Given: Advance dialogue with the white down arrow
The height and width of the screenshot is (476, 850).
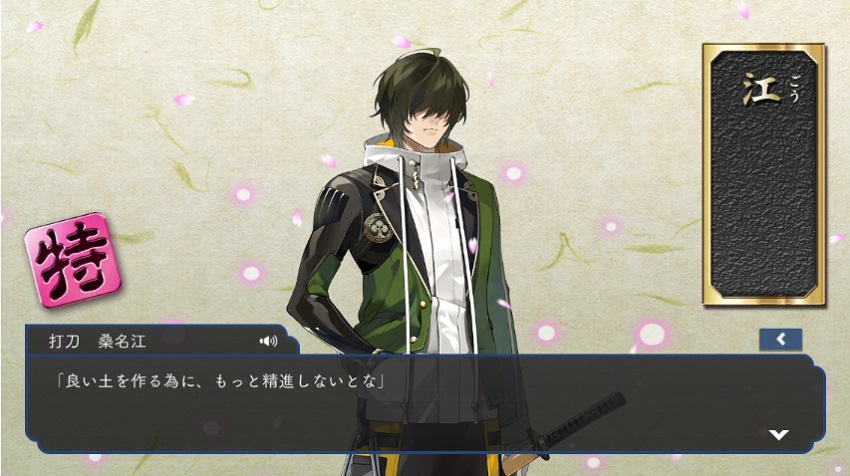Looking at the screenshot, I should click(778, 434).
